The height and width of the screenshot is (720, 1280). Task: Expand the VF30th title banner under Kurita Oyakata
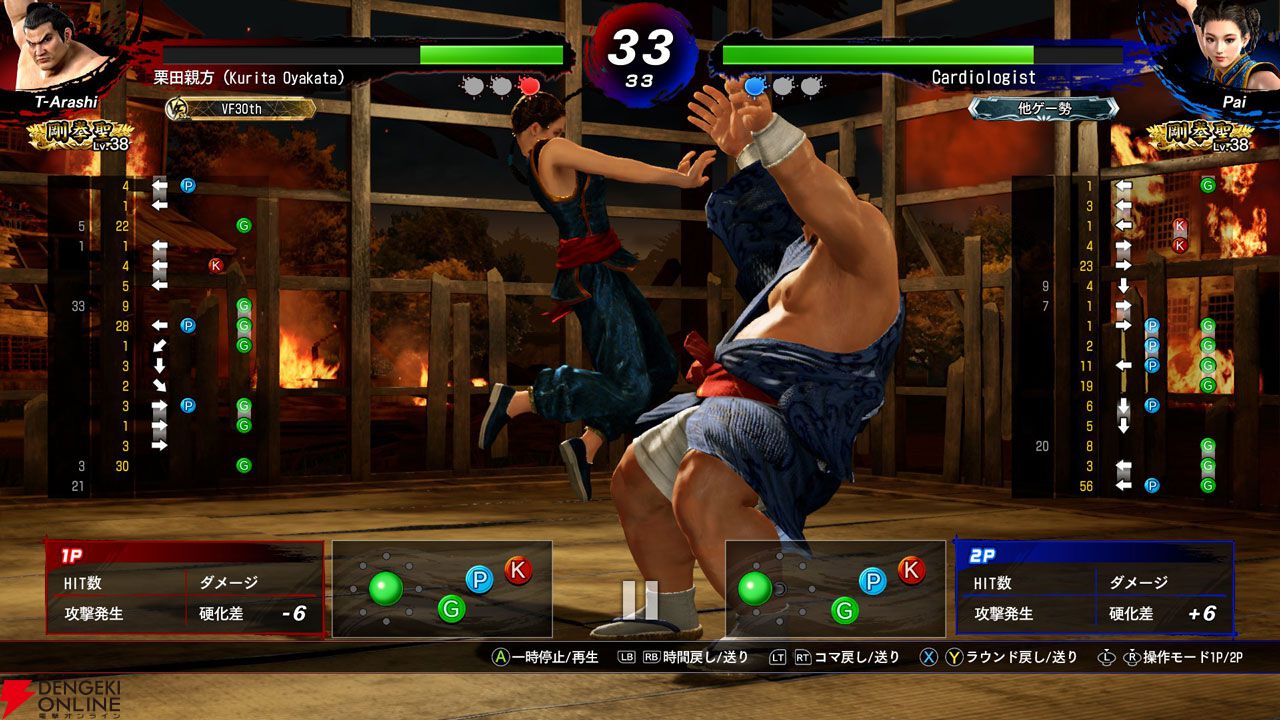pos(240,108)
